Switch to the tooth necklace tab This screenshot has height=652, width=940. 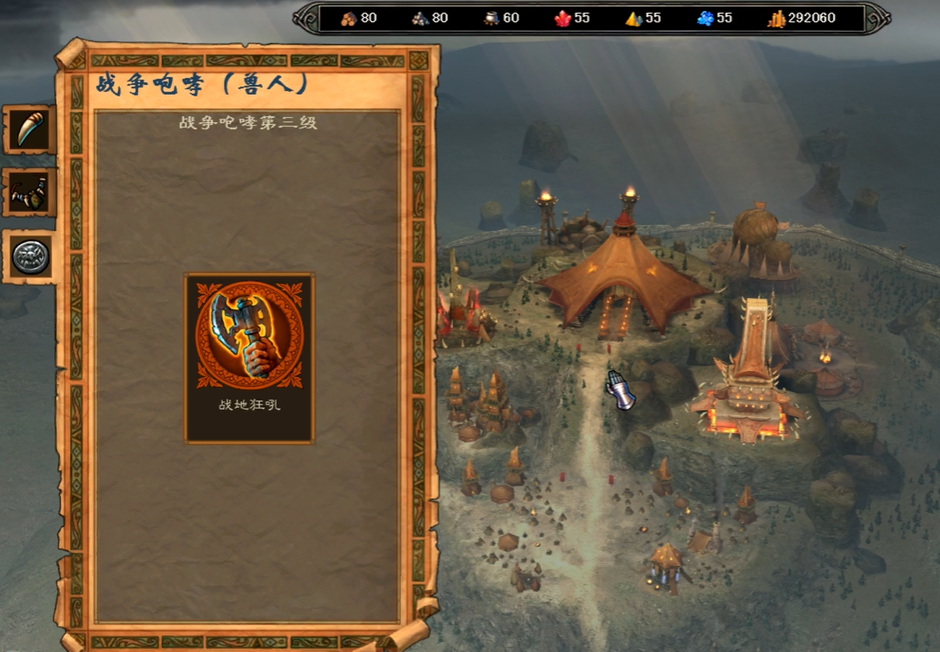coord(29,193)
